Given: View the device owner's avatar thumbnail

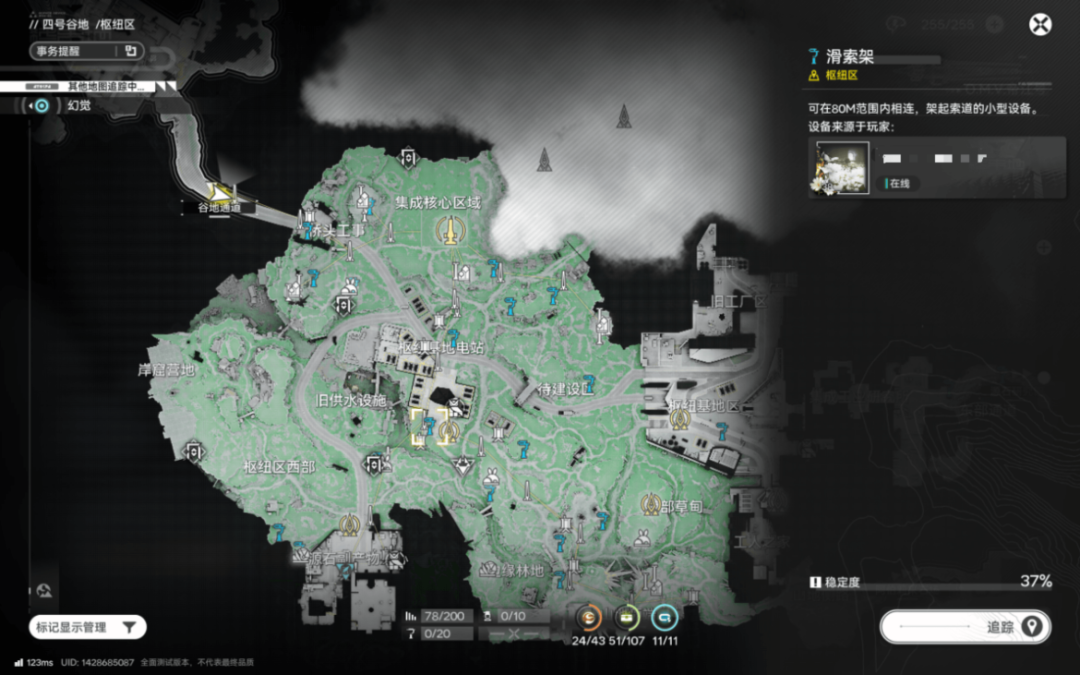Looking at the screenshot, I should pyautogui.click(x=838, y=167).
